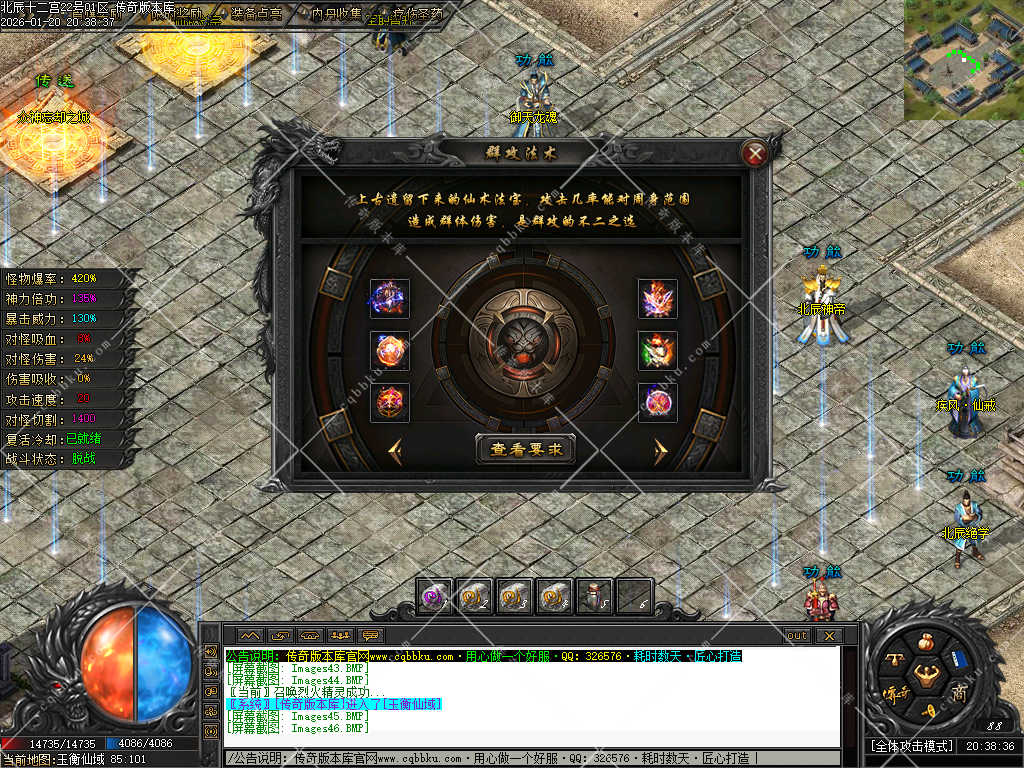This screenshot has height=768, width=1024.
Task: Click the chat panel's out button
Action: (797, 635)
